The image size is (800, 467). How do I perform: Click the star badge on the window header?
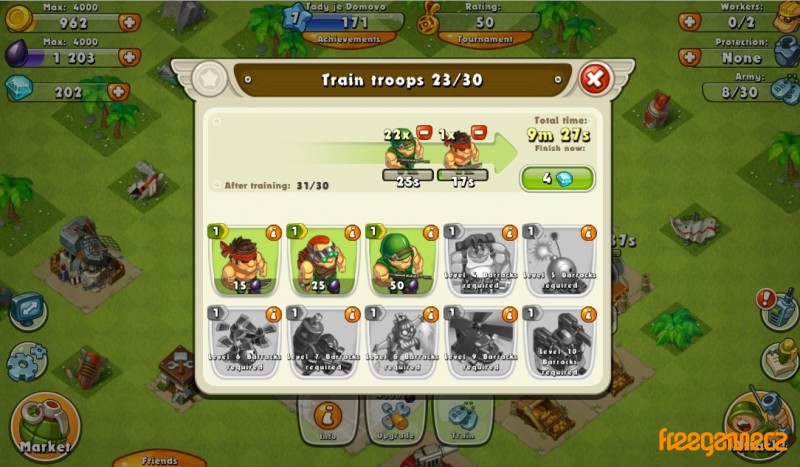pyautogui.click(x=210, y=77)
